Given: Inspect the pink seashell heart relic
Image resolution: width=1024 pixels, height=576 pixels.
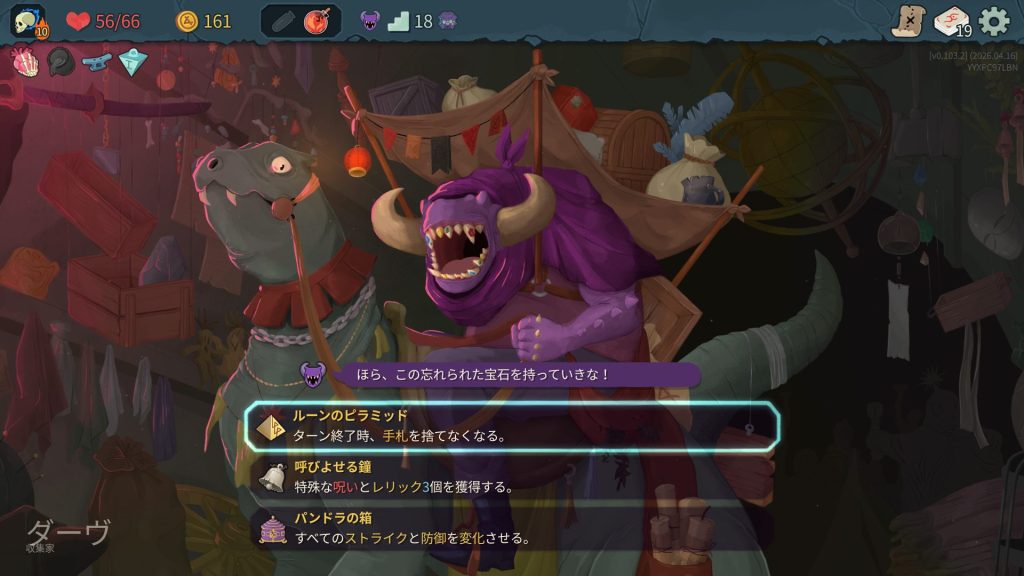Looking at the screenshot, I should (x=25, y=62).
